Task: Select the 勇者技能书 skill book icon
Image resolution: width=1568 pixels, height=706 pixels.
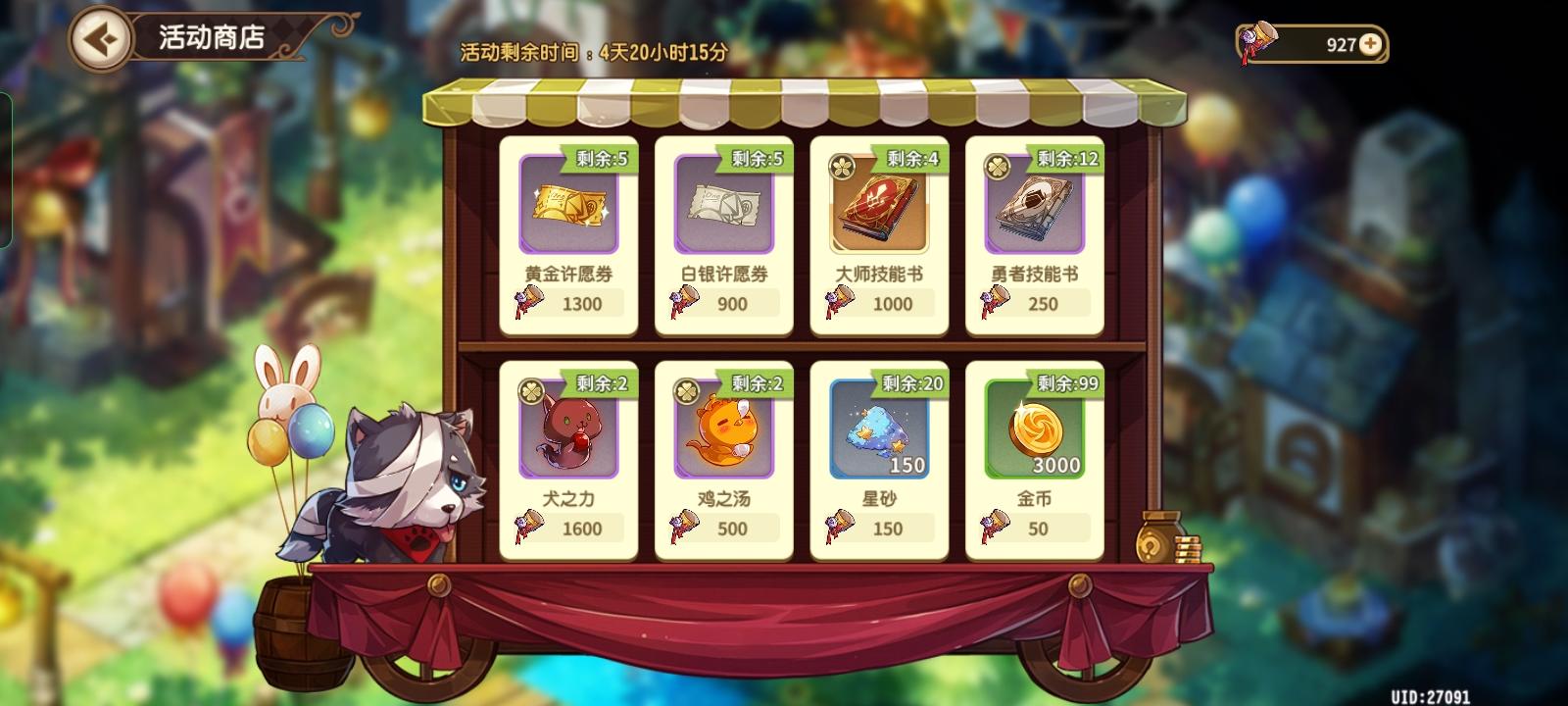Action: pyautogui.click(x=1033, y=206)
